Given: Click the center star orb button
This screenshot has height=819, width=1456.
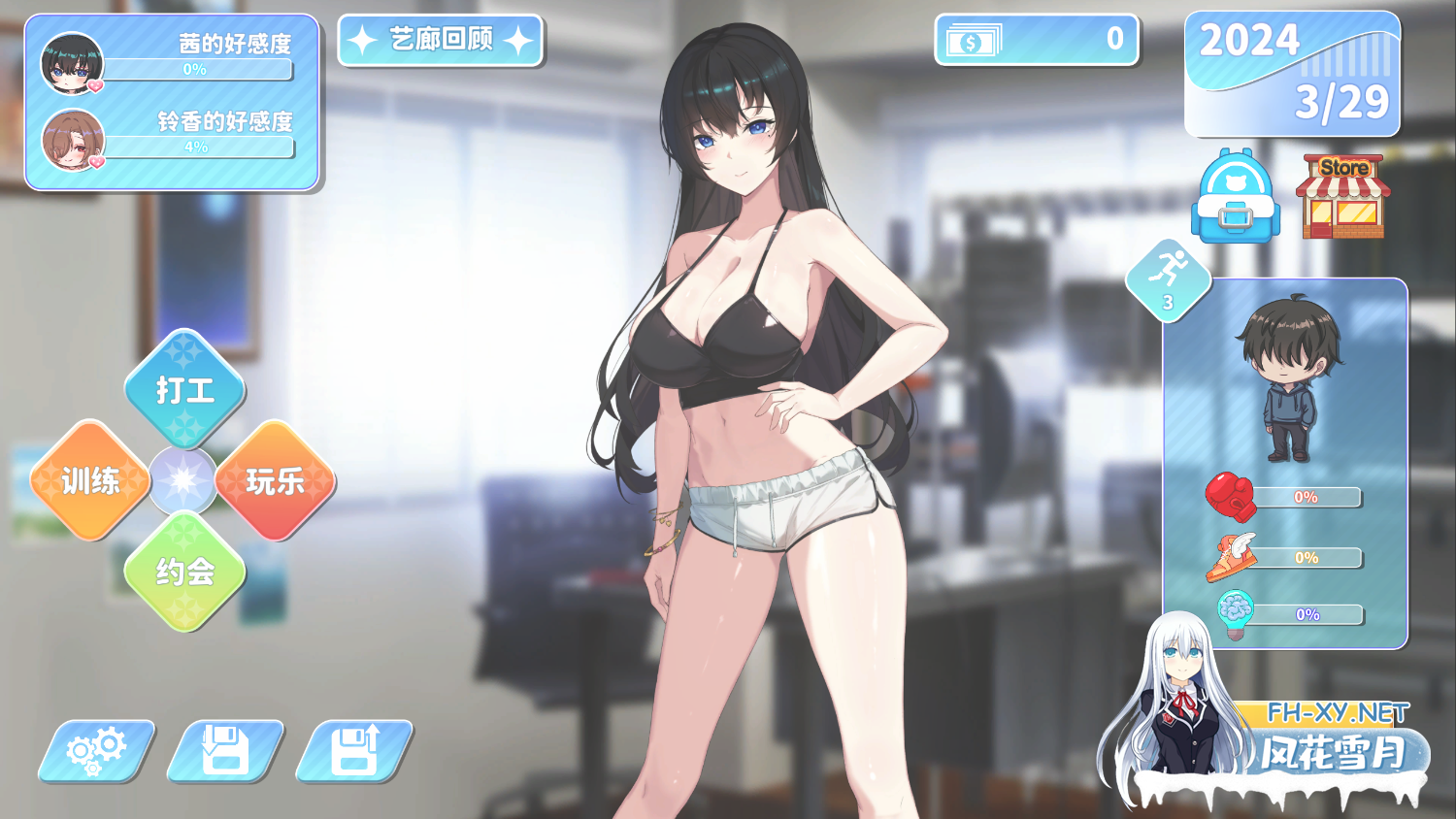Looking at the screenshot, I should [x=182, y=480].
